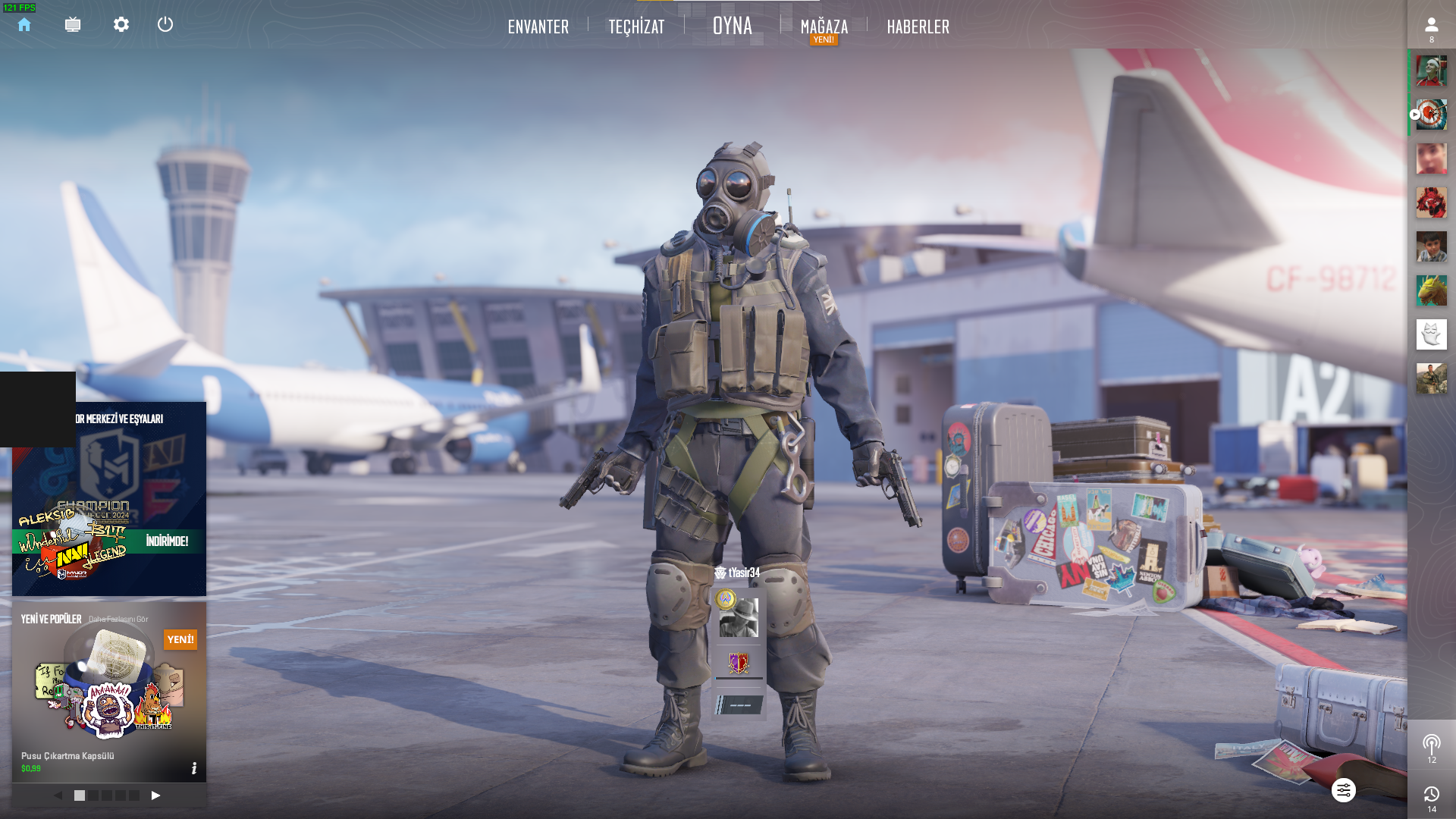Select the white ghost avatar friend
The width and height of the screenshot is (1456, 819).
coord(1431,334)
